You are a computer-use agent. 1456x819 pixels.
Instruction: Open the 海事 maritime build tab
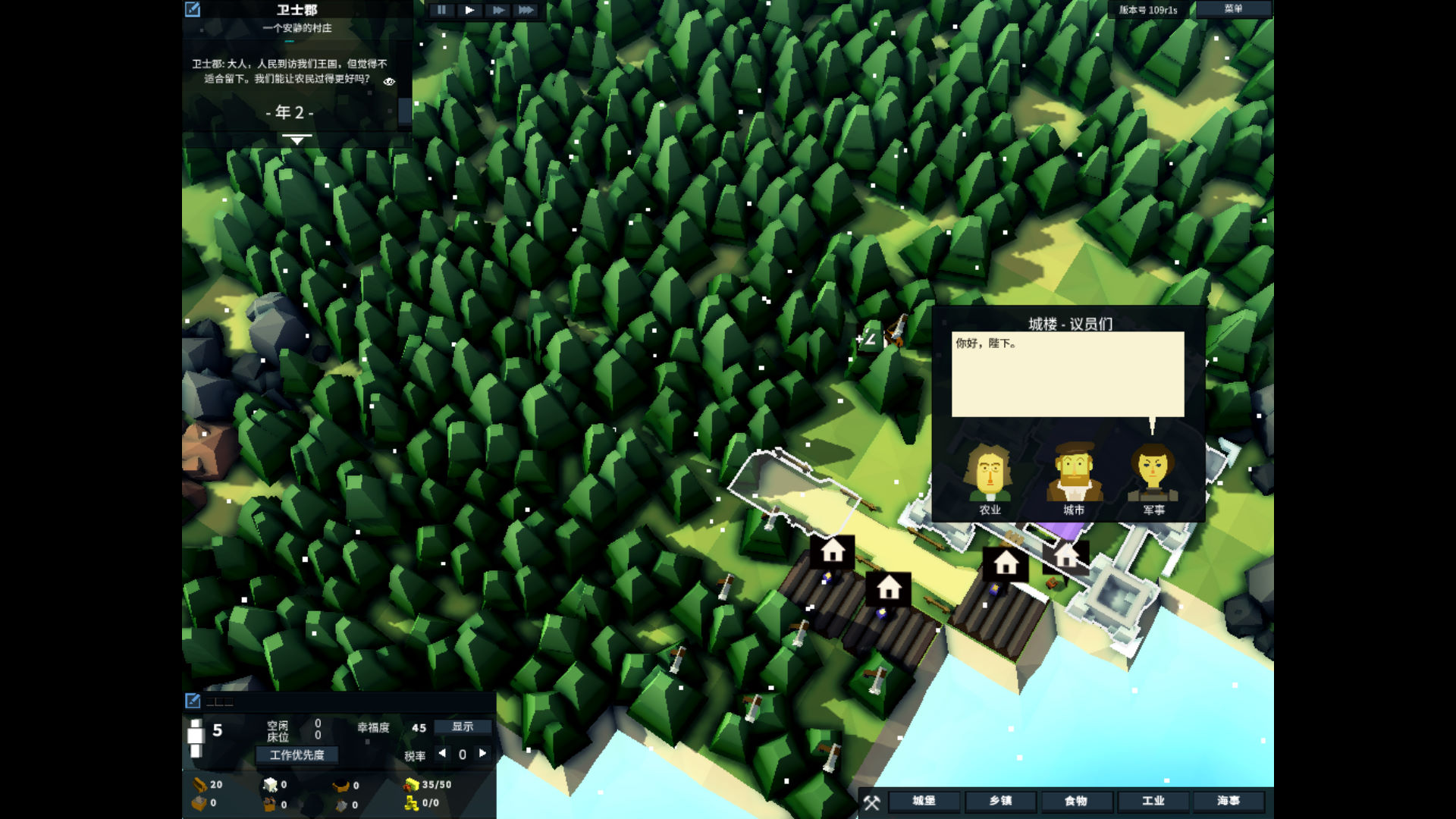pos(1228,801)
